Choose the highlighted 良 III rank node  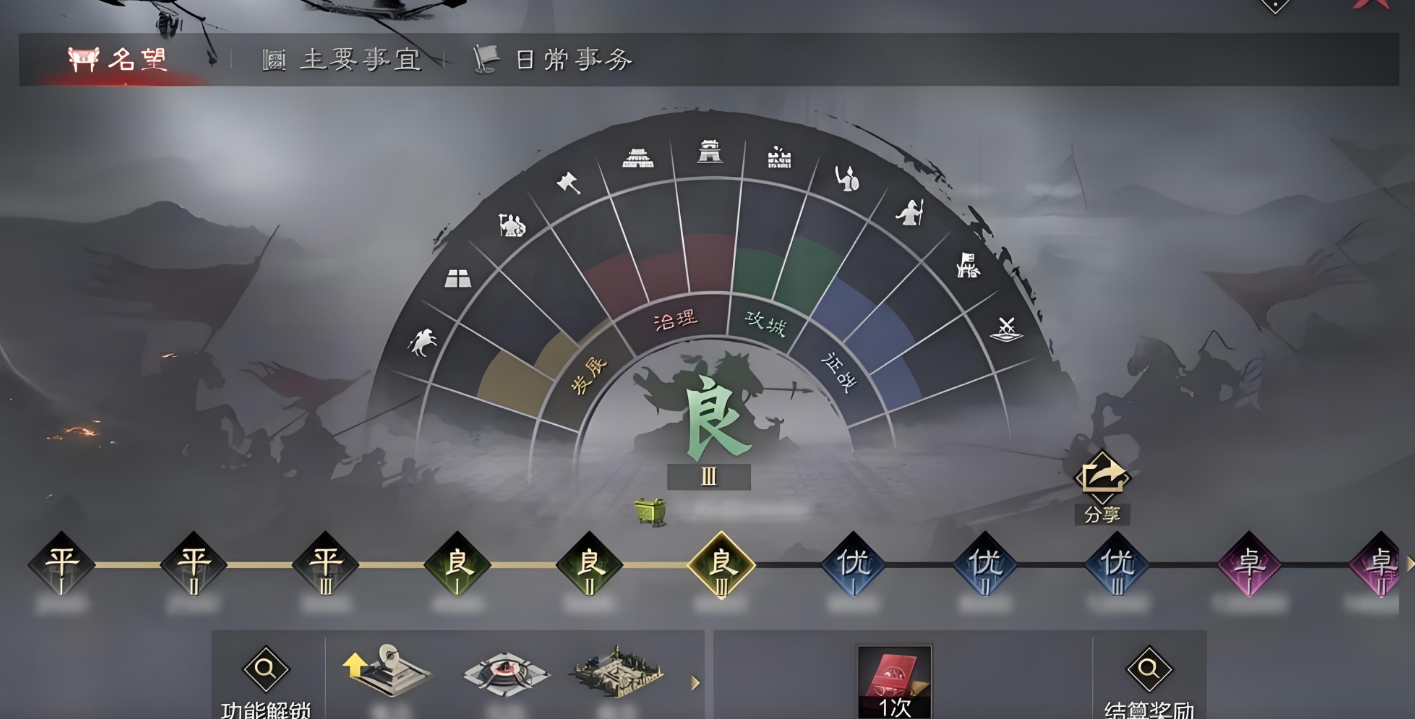(x=721, y=564)
